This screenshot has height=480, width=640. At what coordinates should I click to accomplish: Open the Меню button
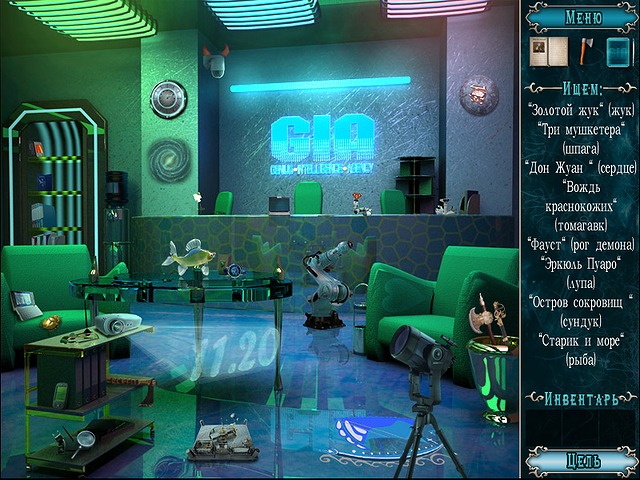coord(582,16)
